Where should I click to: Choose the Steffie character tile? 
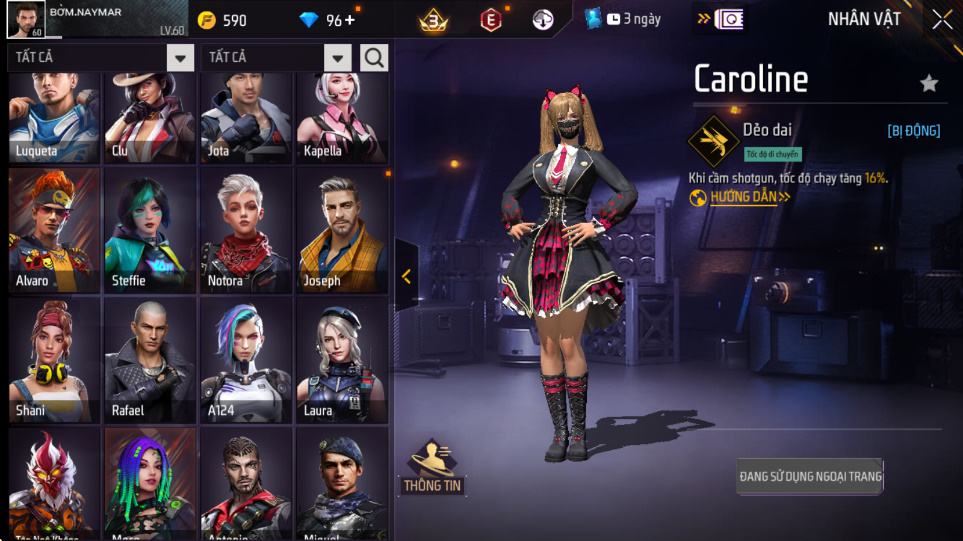(150, 231)
